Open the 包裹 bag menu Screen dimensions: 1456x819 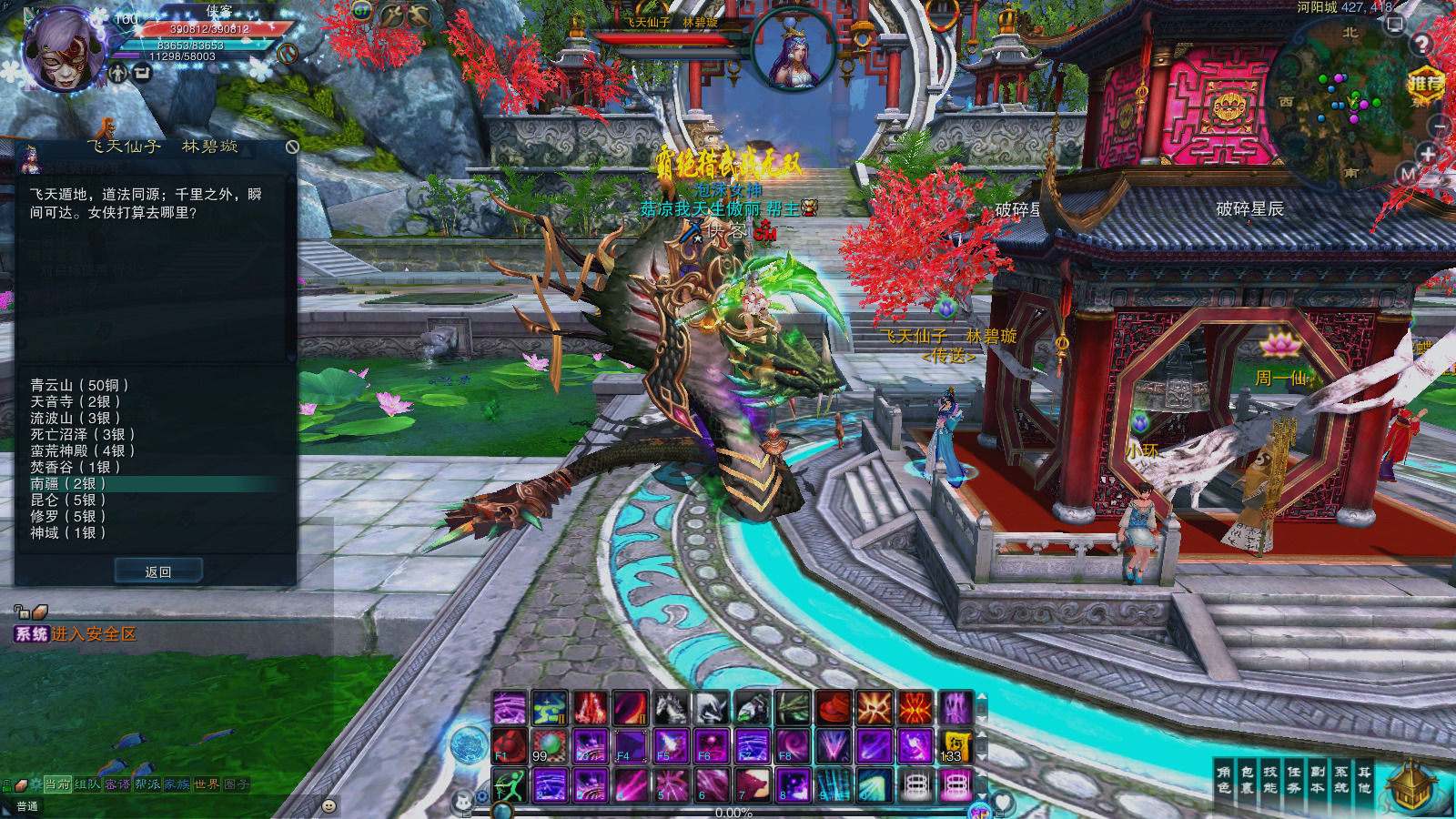coord(1248,780)
